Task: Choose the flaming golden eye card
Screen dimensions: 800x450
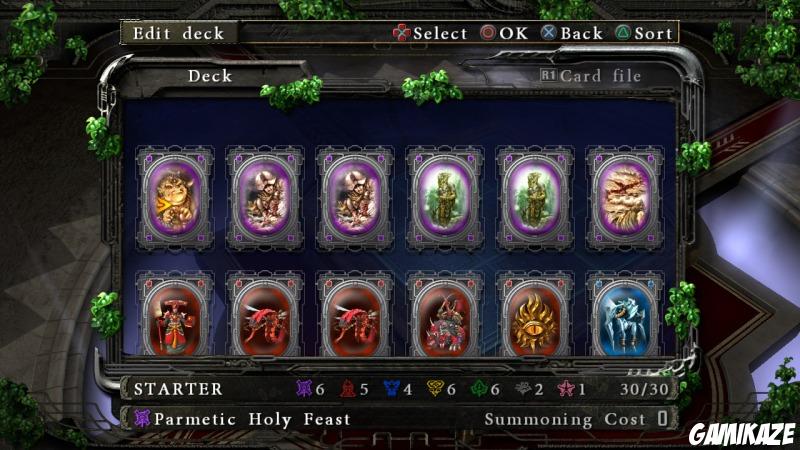Action: 535,319
